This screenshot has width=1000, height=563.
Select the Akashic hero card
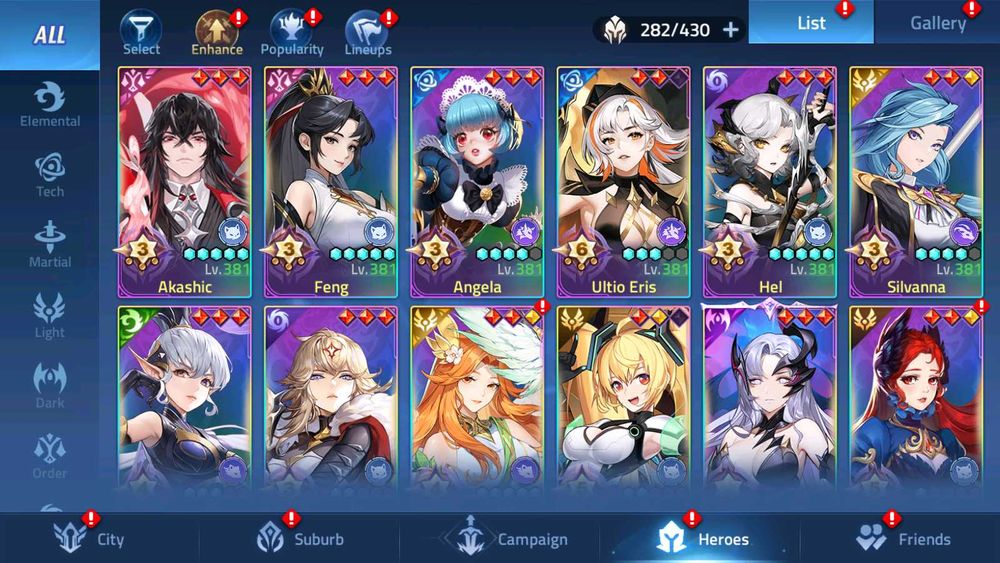(186, 182)
